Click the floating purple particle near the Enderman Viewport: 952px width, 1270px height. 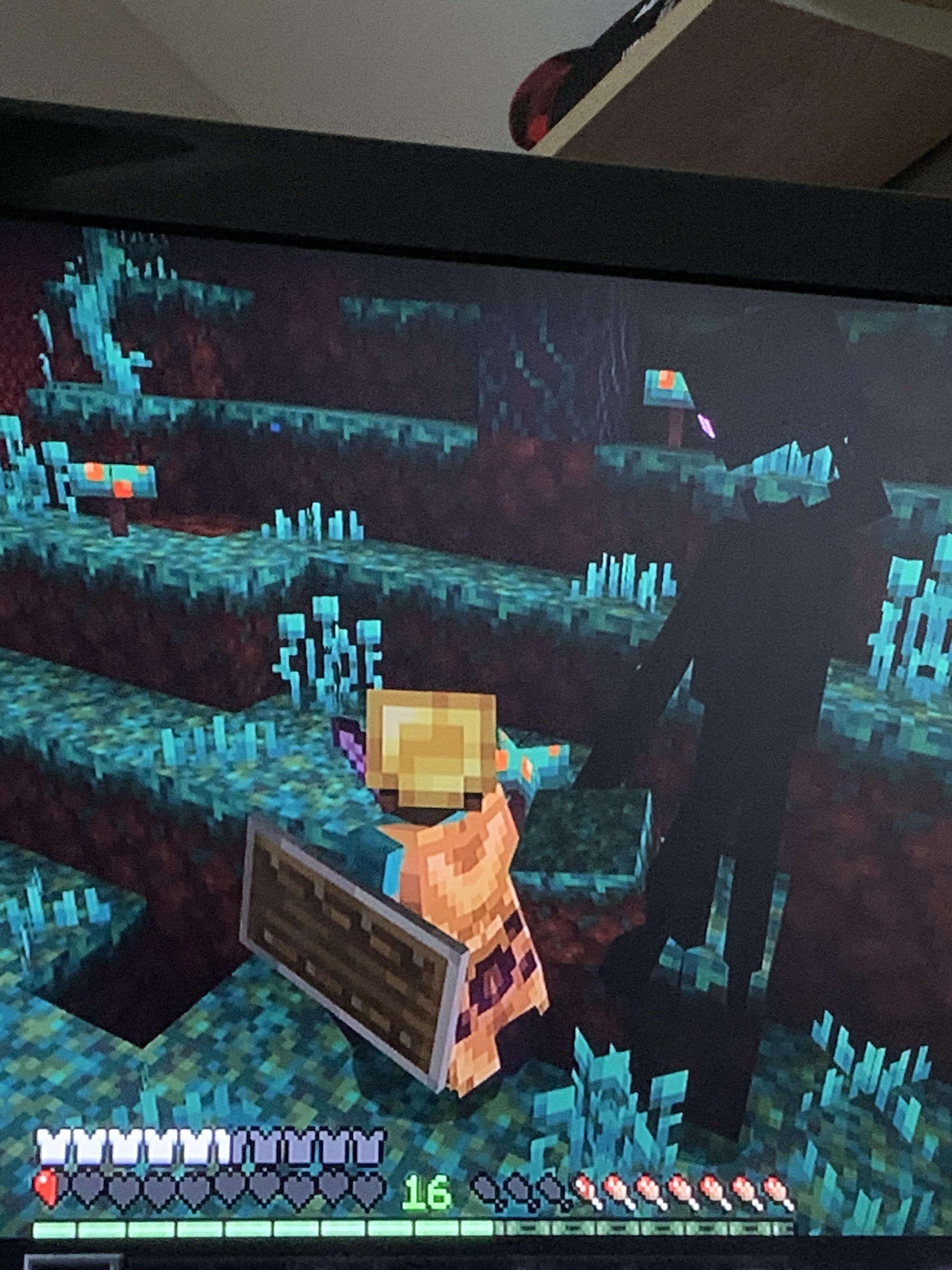pos(706,426)
